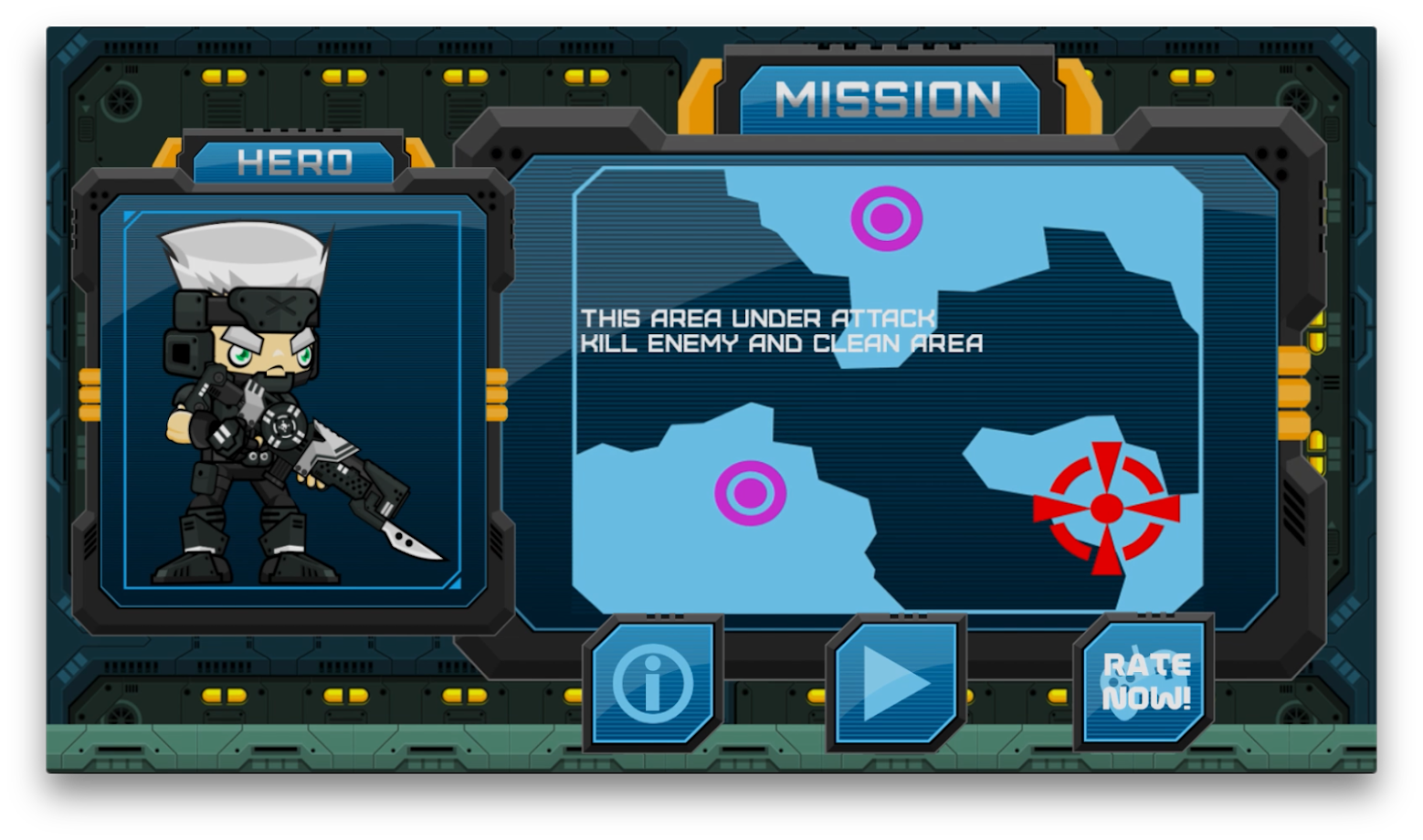1423x840 pixels.
Task: Choose the lower magenta map marker
Action: [x=750, y=493]
